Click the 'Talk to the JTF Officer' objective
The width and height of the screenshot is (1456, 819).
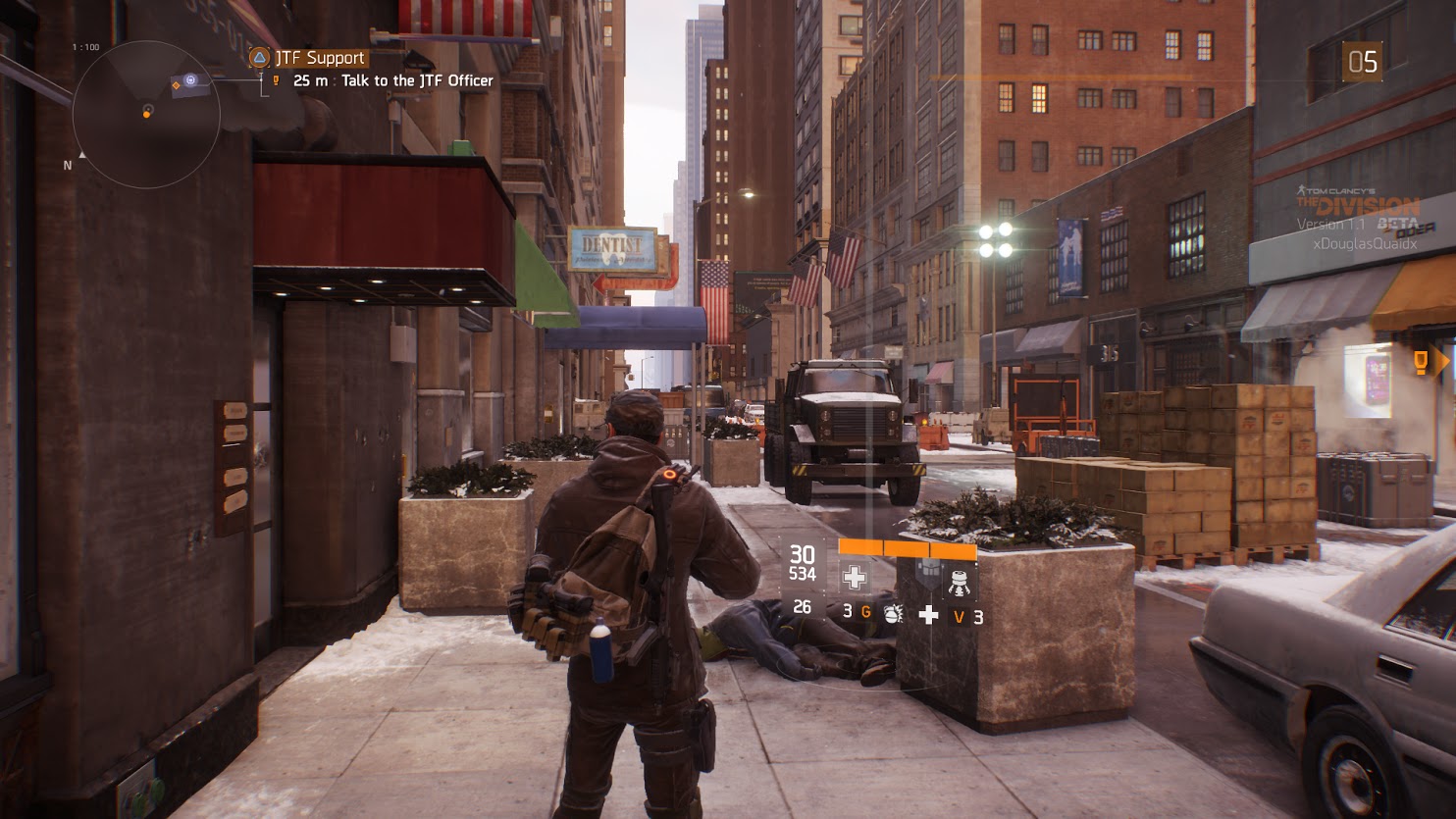pos(417,80)
